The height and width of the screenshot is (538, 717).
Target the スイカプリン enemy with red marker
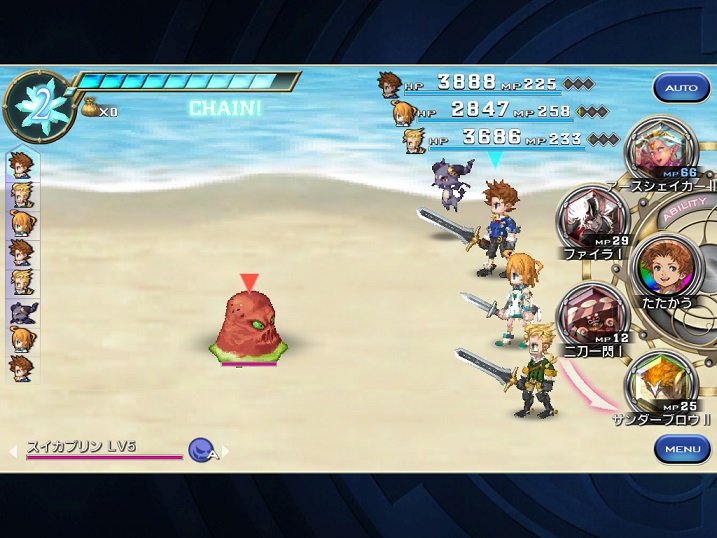point(249,325)
